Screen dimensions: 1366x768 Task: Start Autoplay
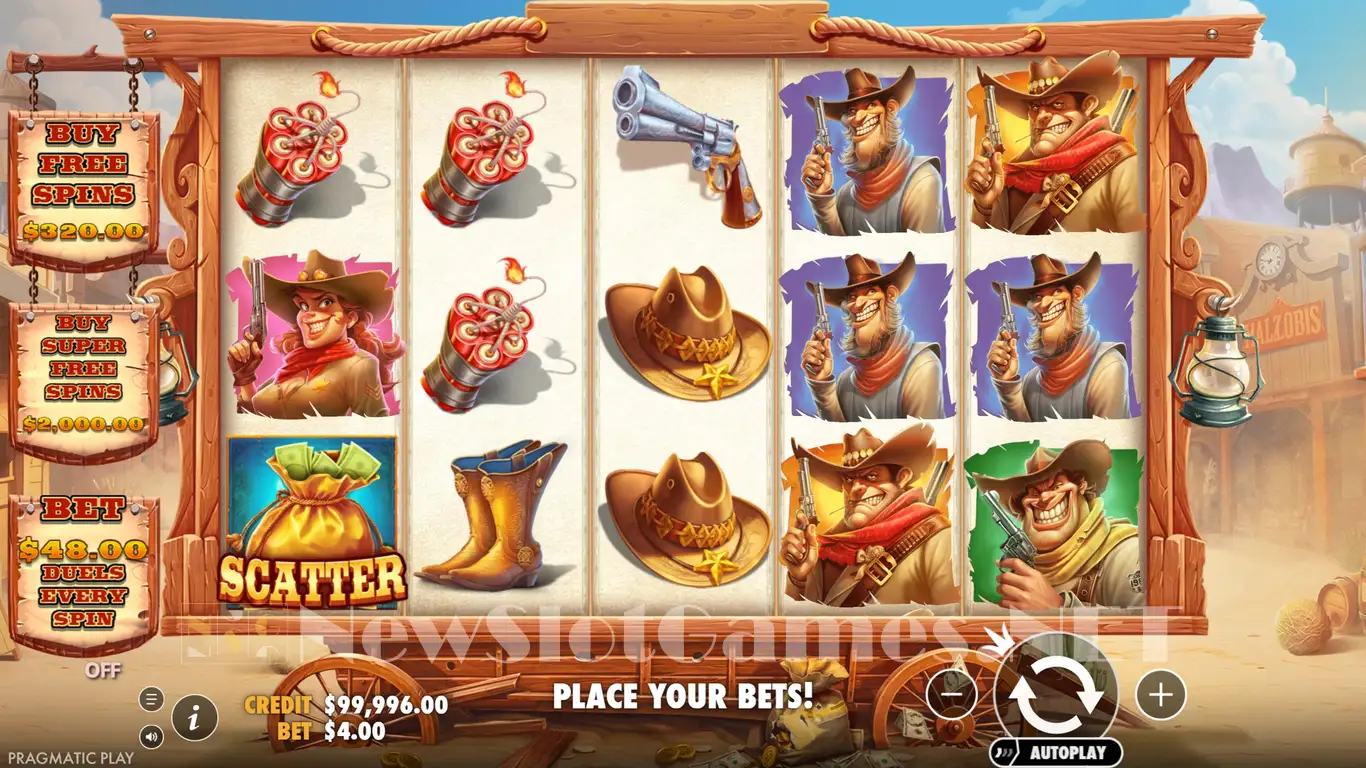pyautogui.click(x=1056, y=753)
